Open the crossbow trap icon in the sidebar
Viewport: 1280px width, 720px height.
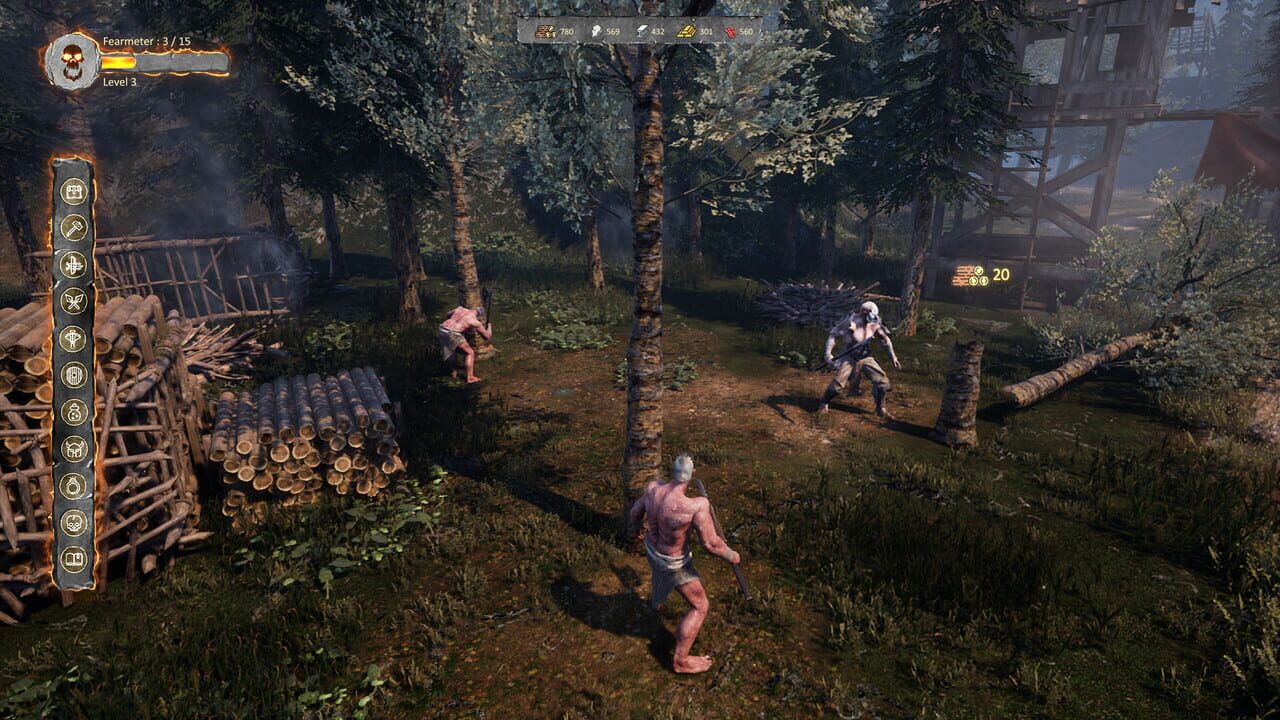75,335
